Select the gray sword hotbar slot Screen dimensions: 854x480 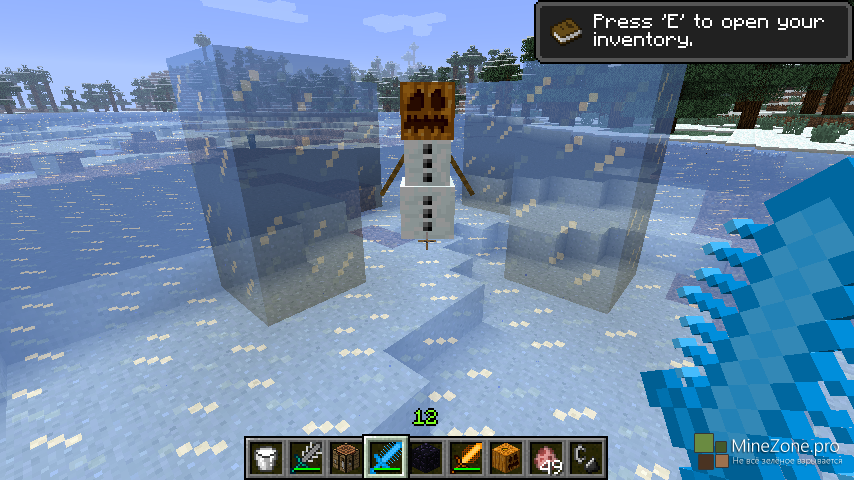[305, 457]
